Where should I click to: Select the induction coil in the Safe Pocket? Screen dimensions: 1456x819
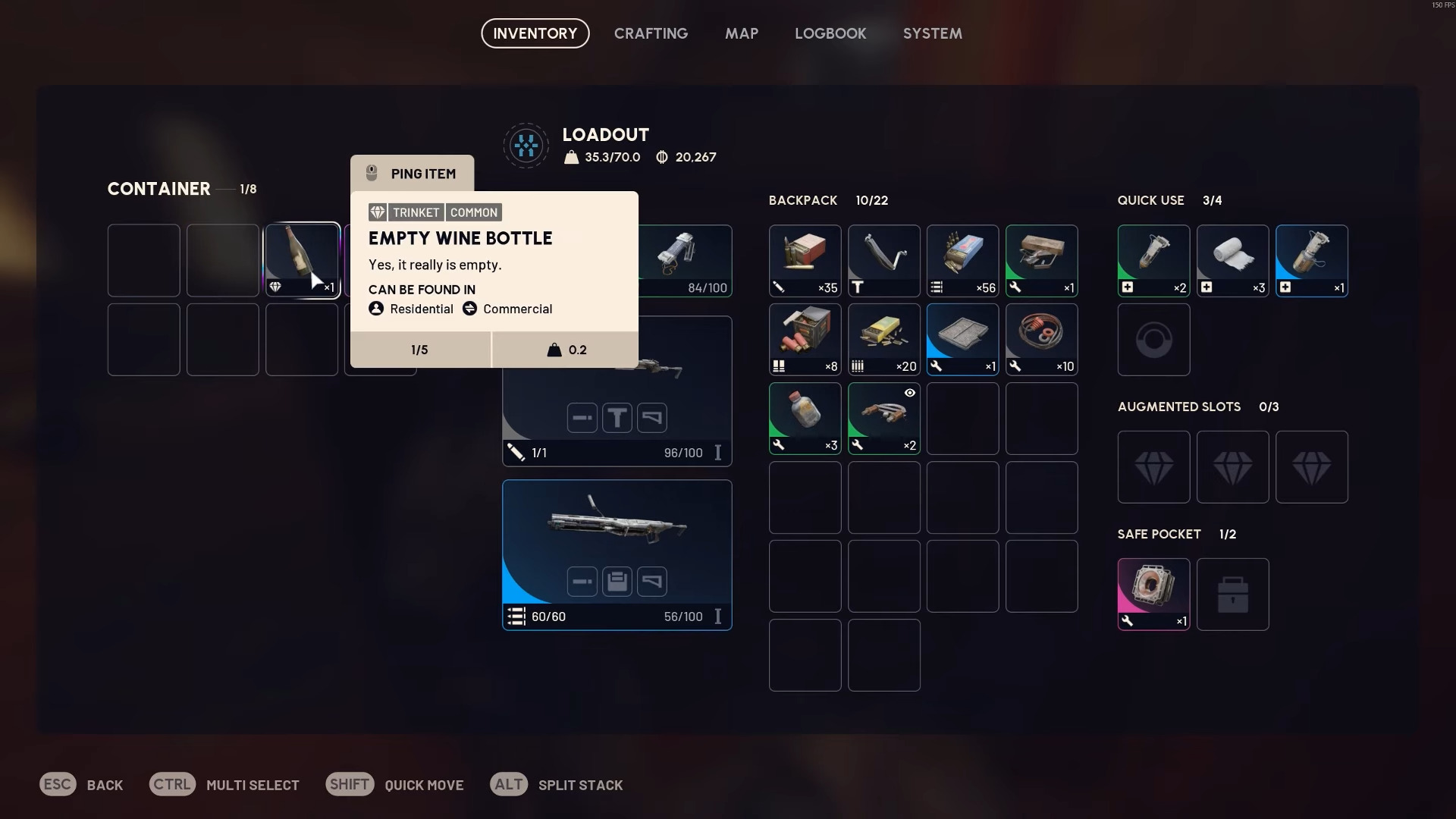[1153, 594]
